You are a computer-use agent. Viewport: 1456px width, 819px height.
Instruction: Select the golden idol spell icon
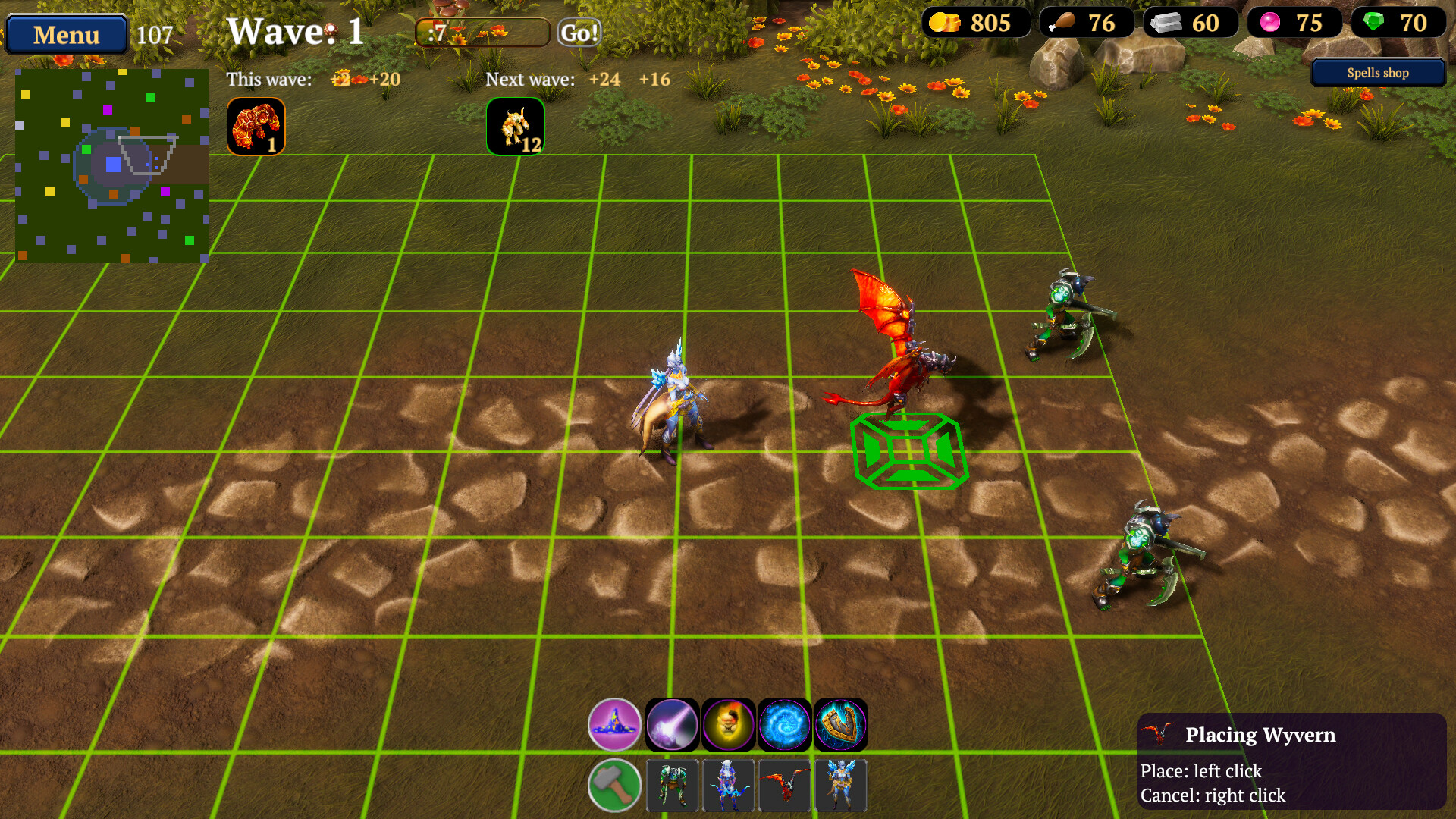[x=729, y=724]
